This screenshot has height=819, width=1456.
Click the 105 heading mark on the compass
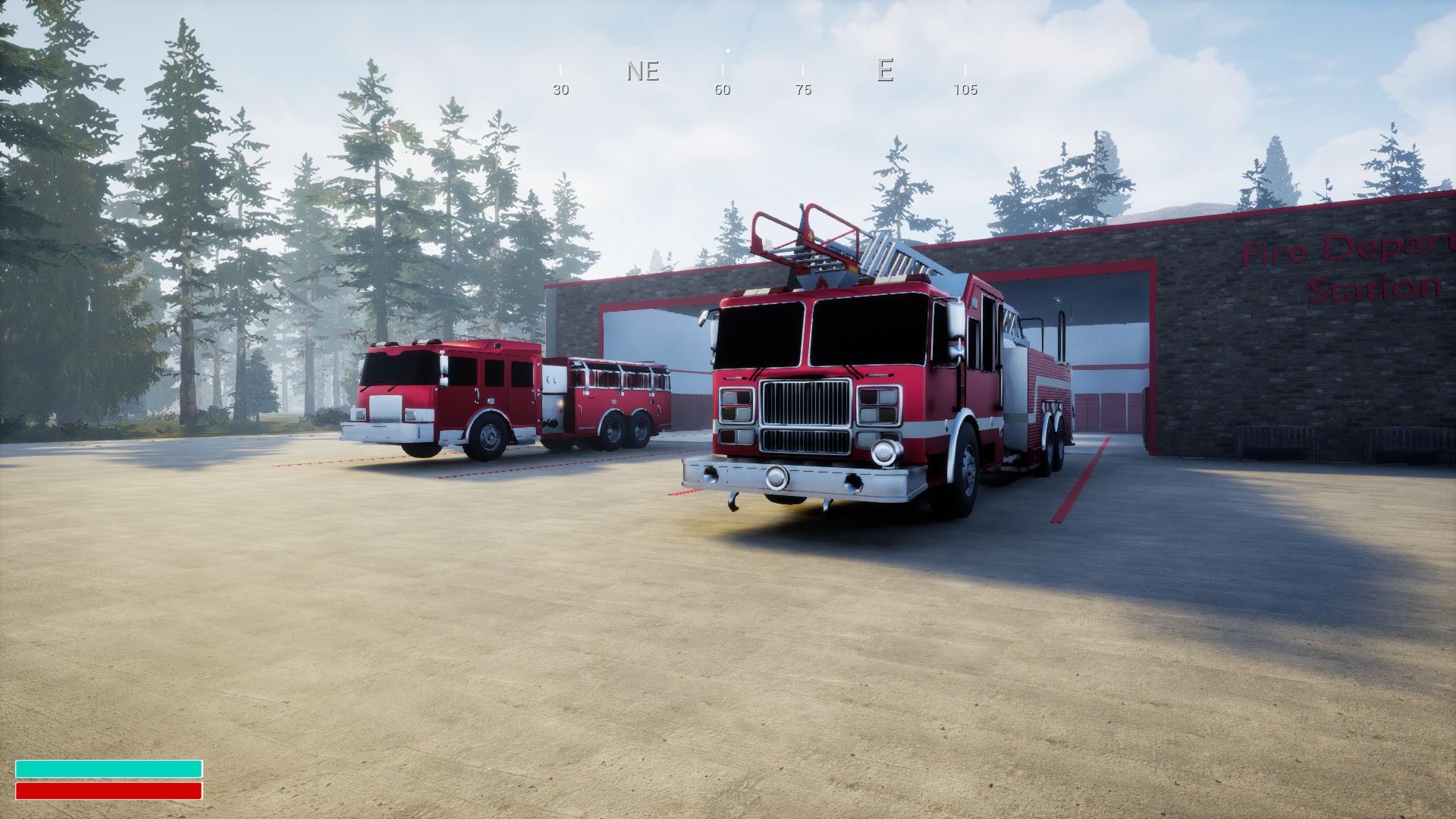click(965, 90)
